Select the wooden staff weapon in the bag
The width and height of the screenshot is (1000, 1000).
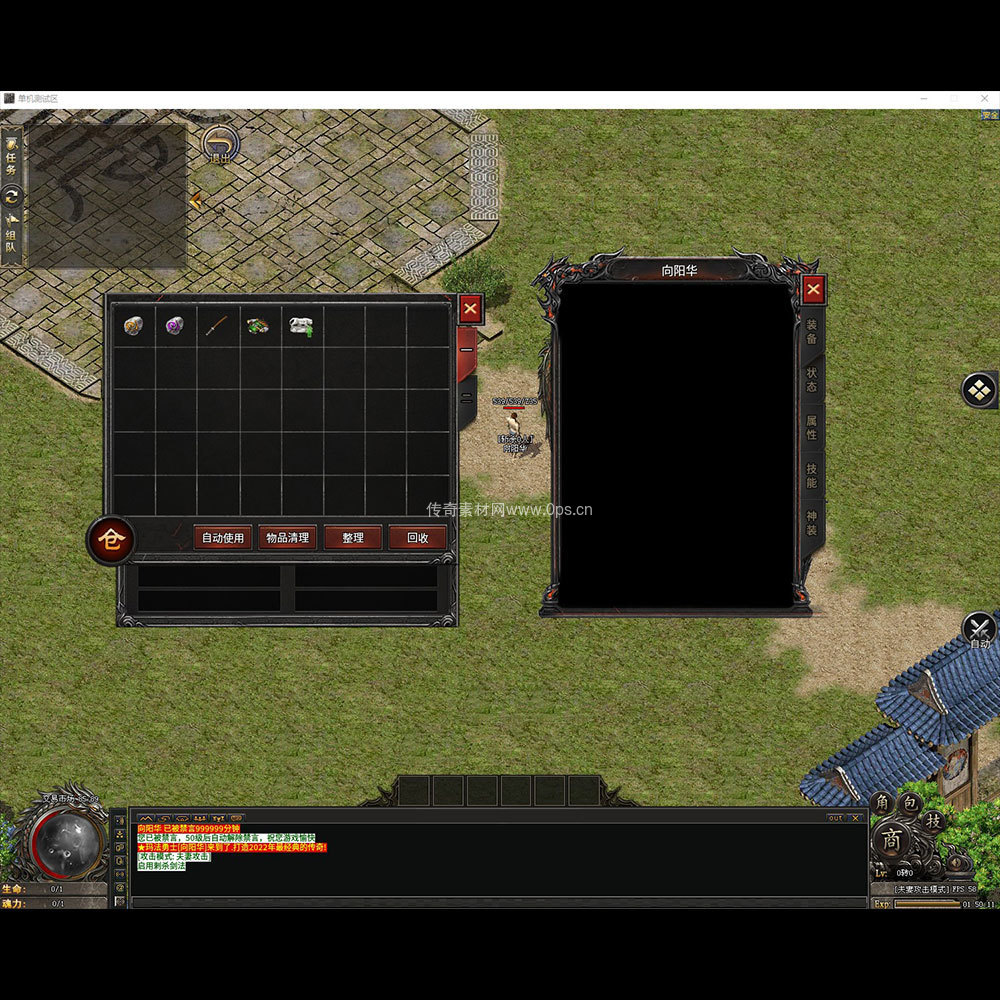[x=218, y=326]
